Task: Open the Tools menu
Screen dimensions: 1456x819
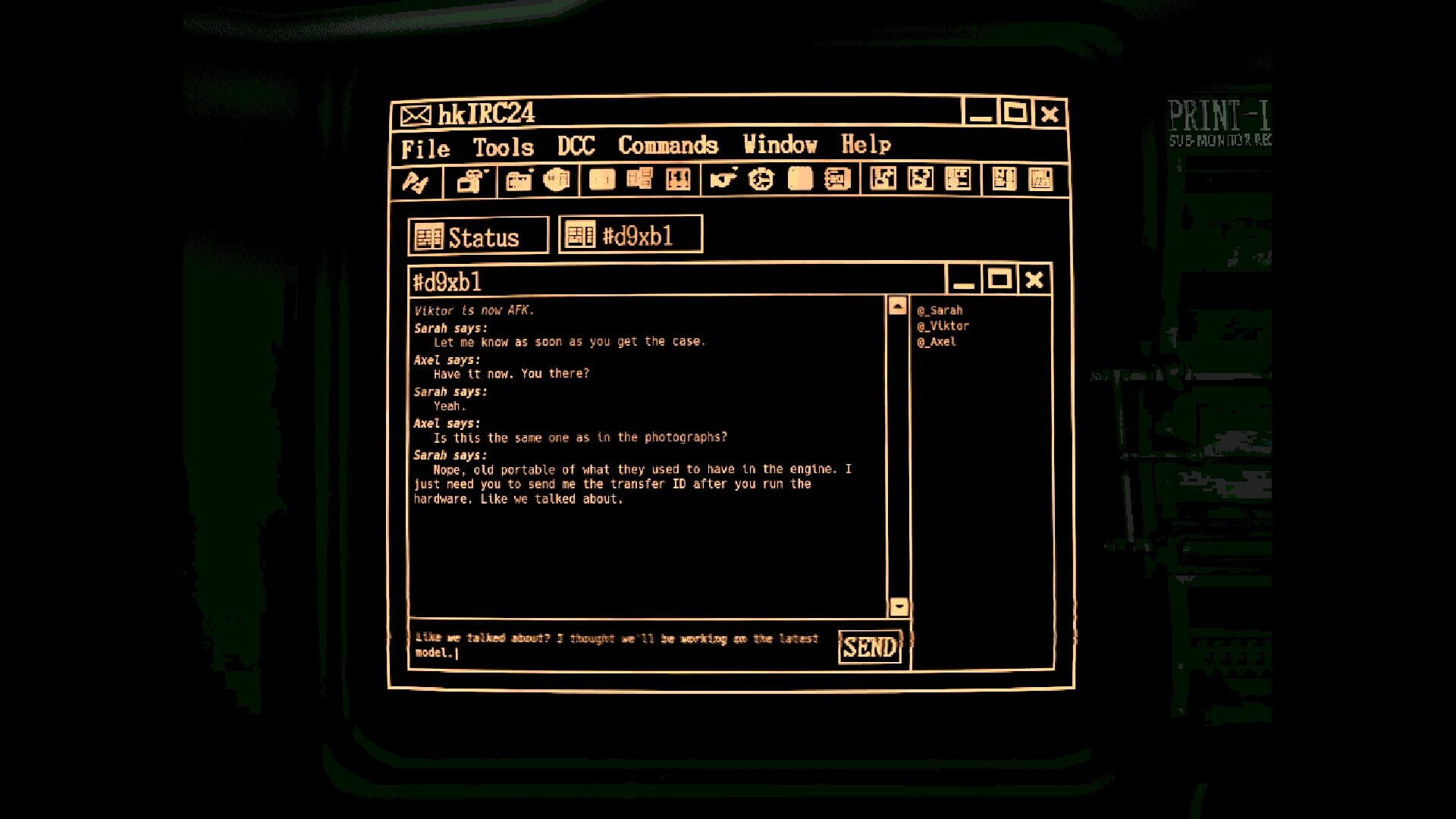Action: pyautogui.click(x=502, y=146)
